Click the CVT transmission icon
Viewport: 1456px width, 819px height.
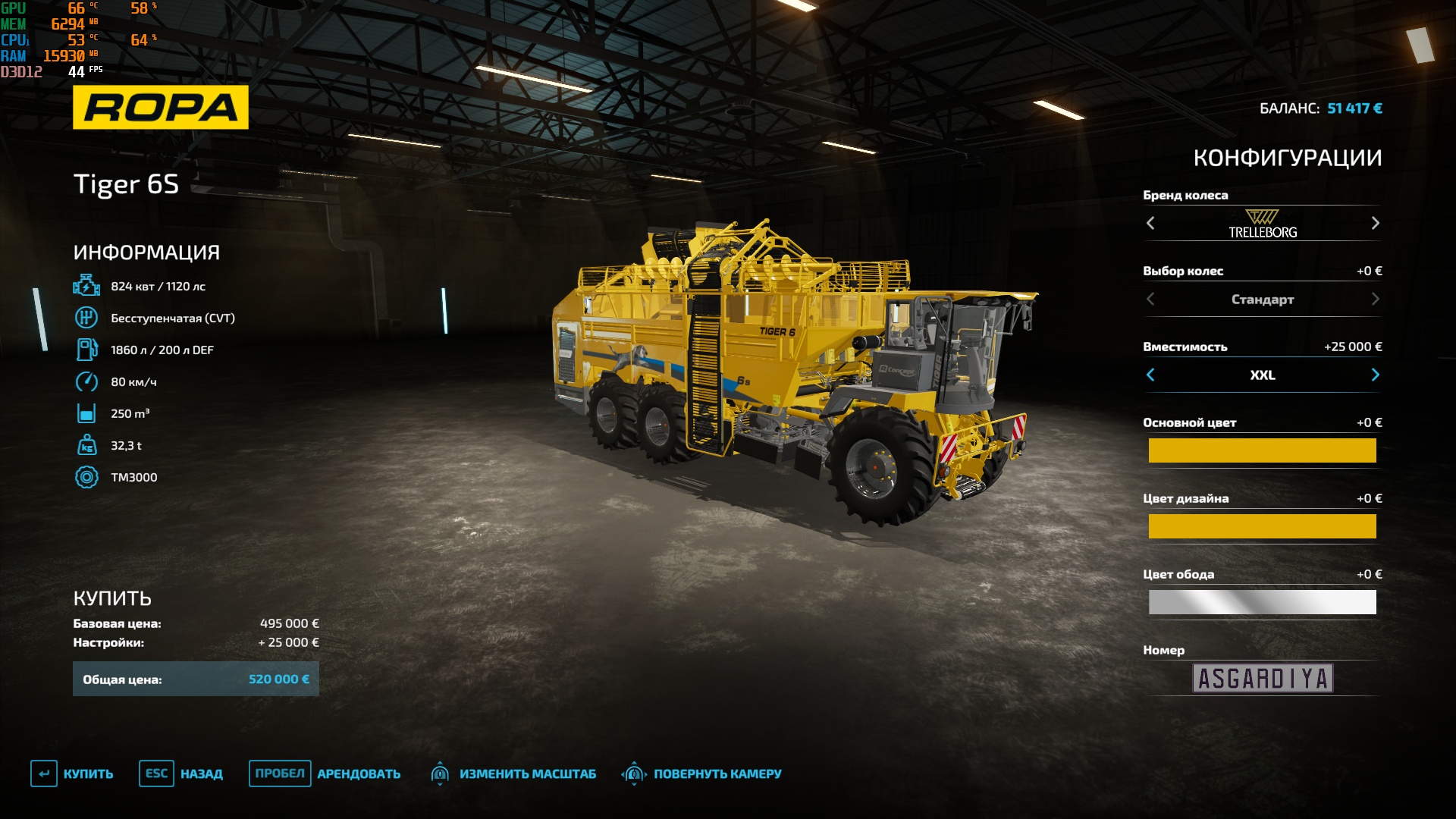coord(87,318)
